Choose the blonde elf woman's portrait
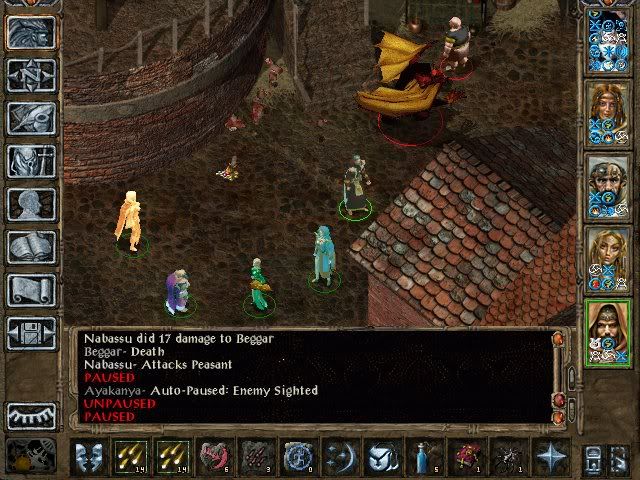 (x=608, y=257)
